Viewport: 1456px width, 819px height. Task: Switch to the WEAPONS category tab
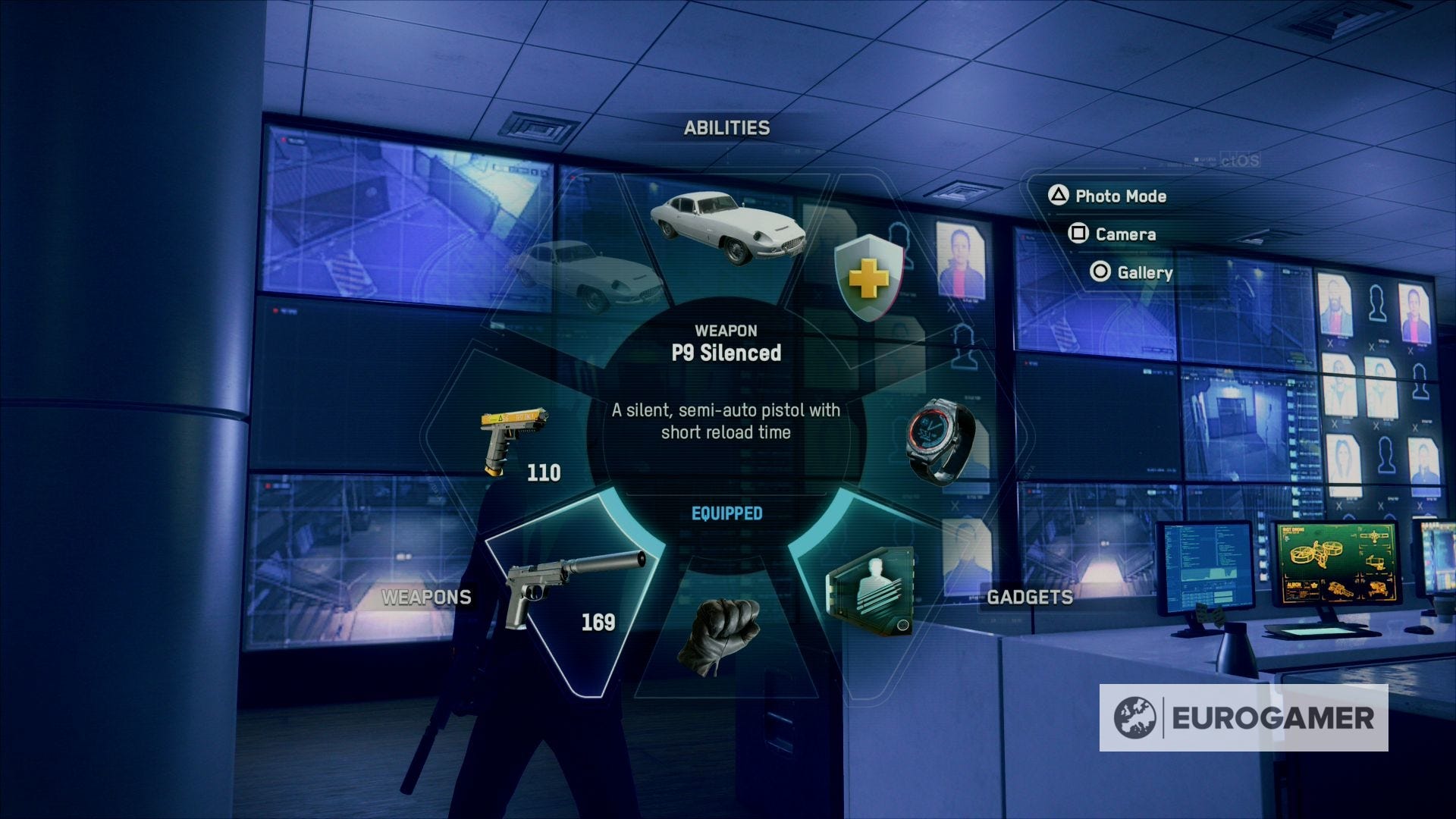pos(427,597)
